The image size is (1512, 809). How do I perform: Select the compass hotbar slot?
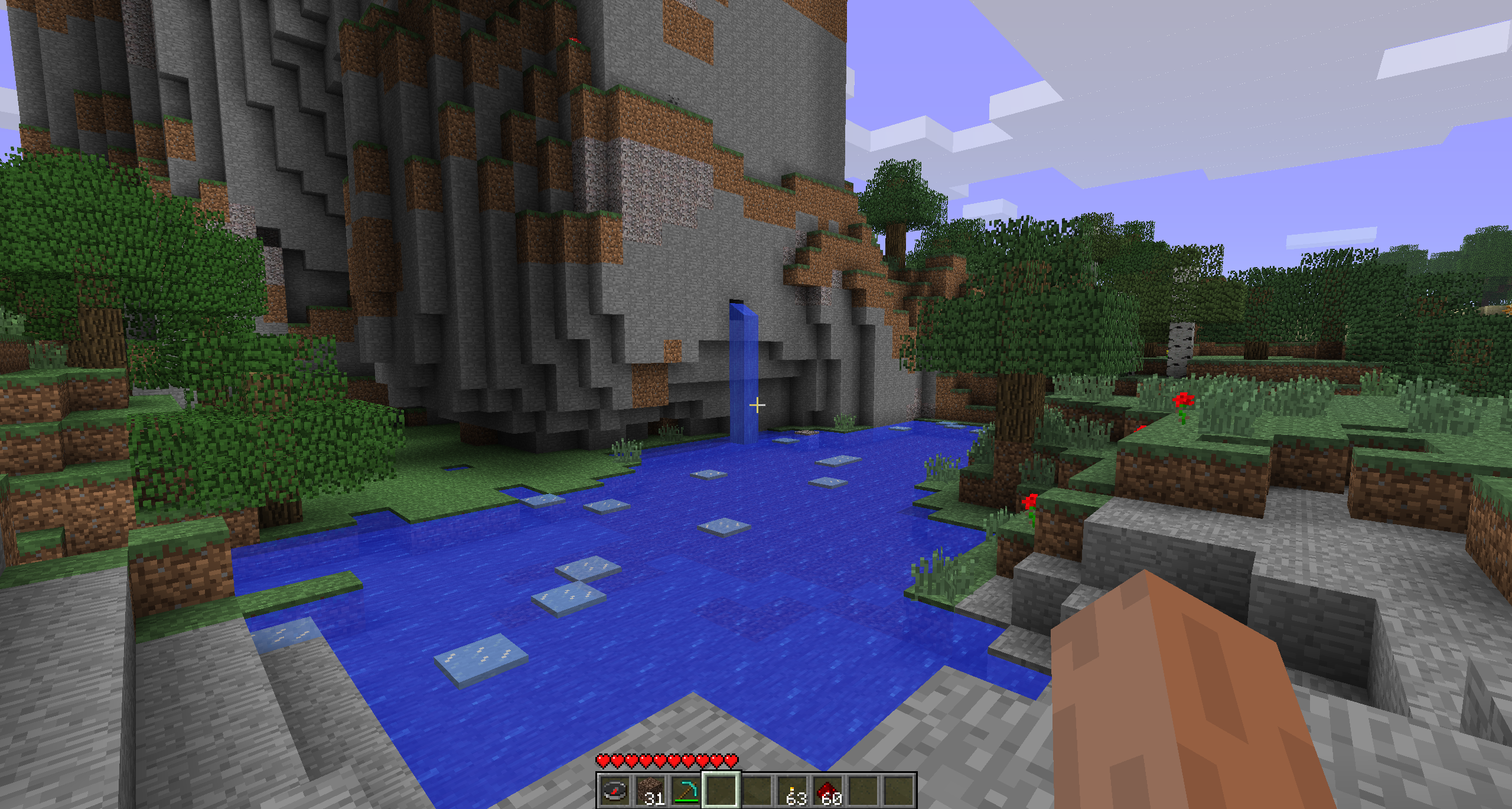(614, 790)
